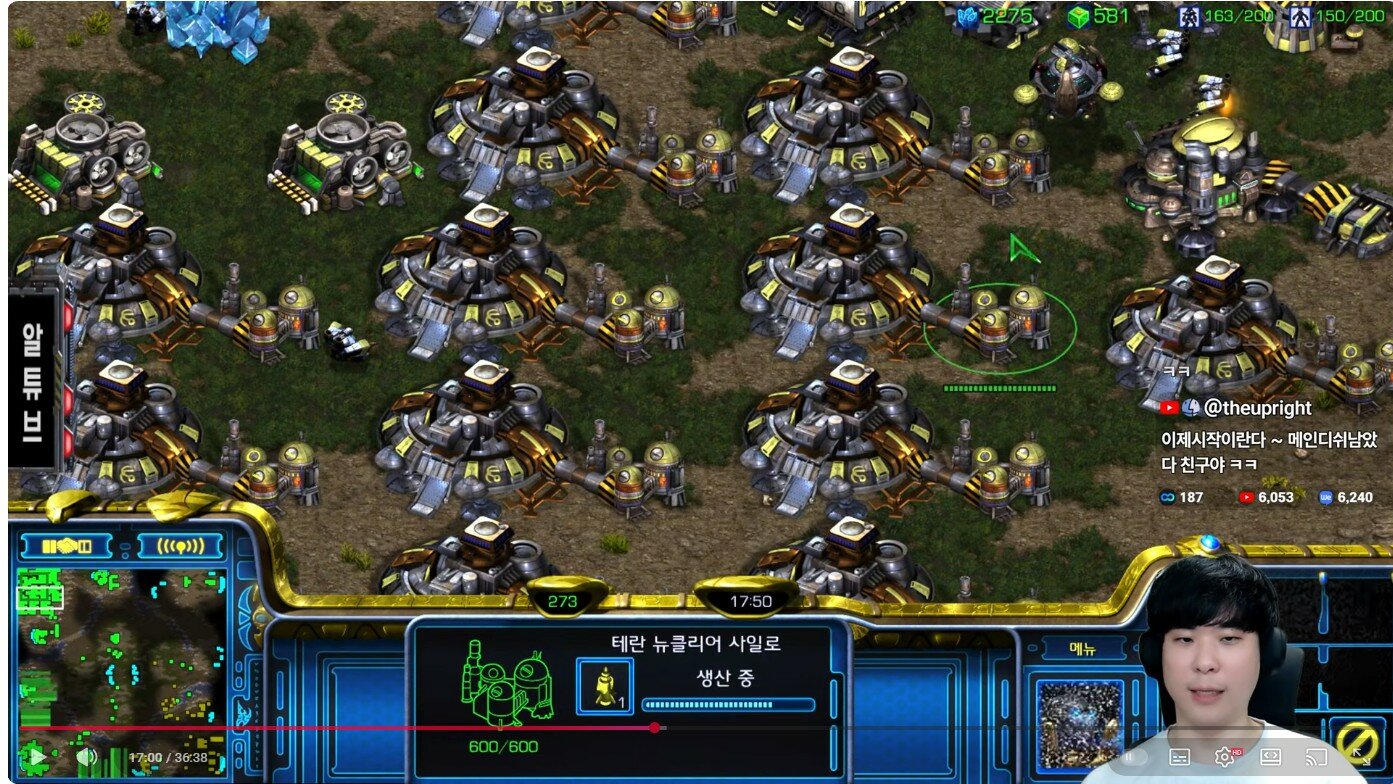Click the unit portrait video panel

tap(1078, 723)
